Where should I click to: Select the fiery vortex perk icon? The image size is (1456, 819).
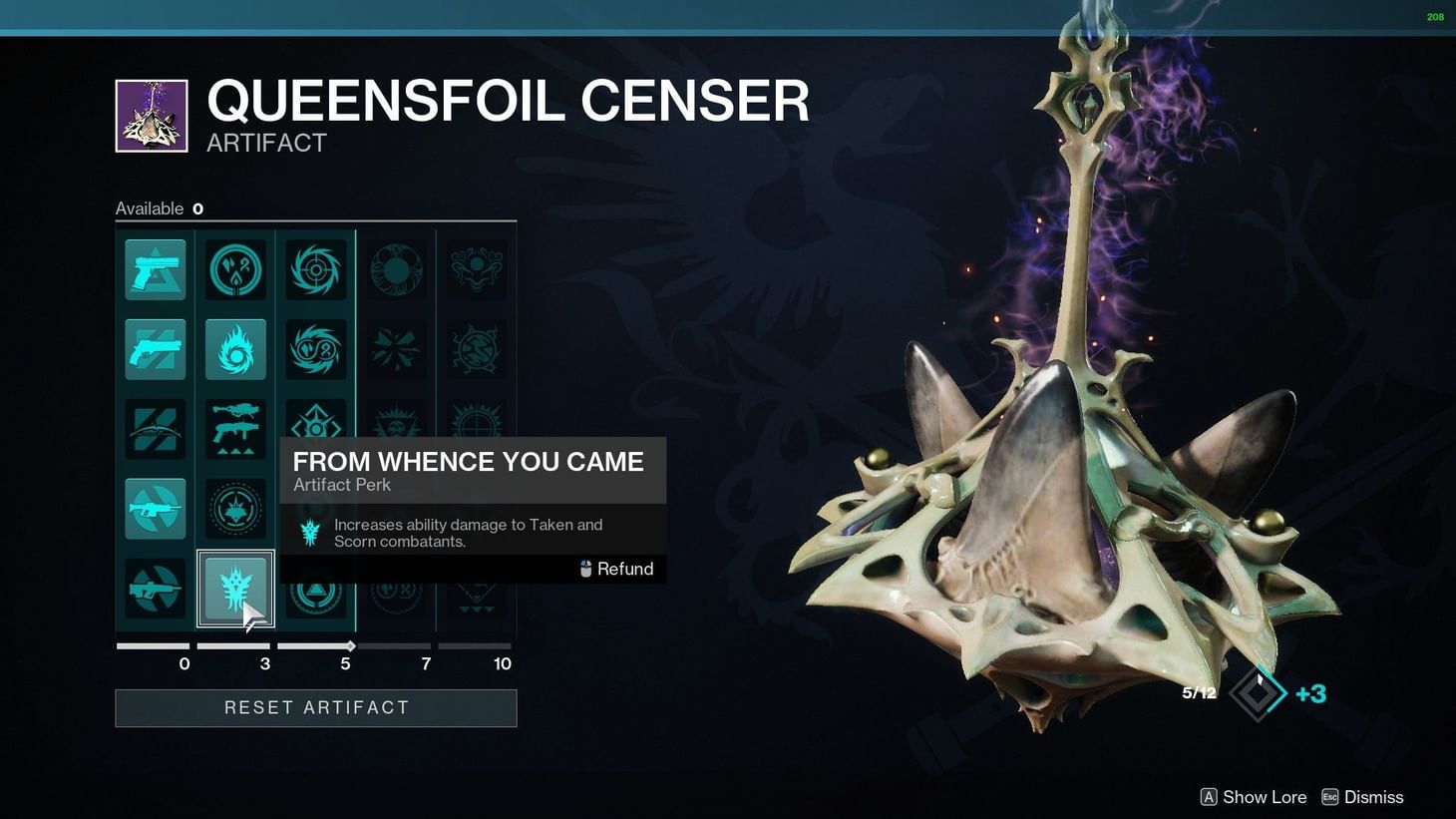point(235,349)
